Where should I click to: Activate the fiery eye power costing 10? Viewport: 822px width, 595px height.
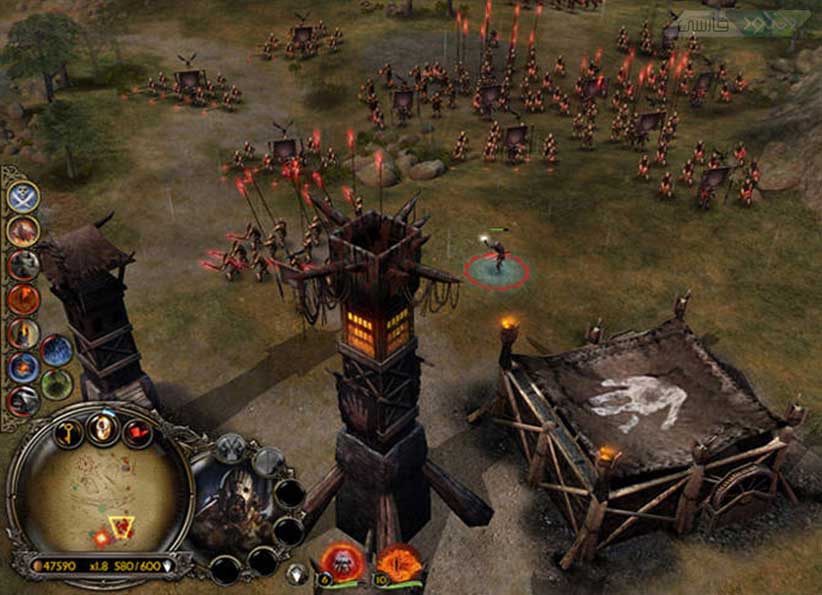click(x=400, y=563)
